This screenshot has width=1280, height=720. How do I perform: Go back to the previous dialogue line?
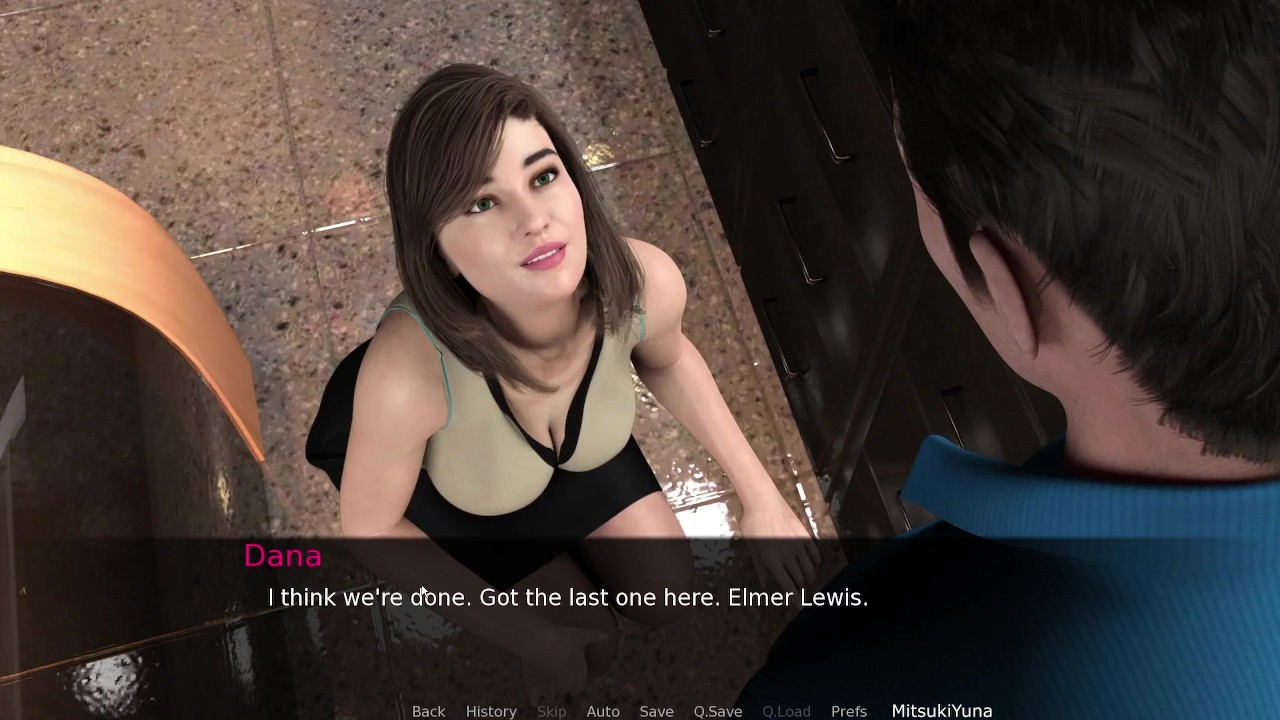coord(428,711)
